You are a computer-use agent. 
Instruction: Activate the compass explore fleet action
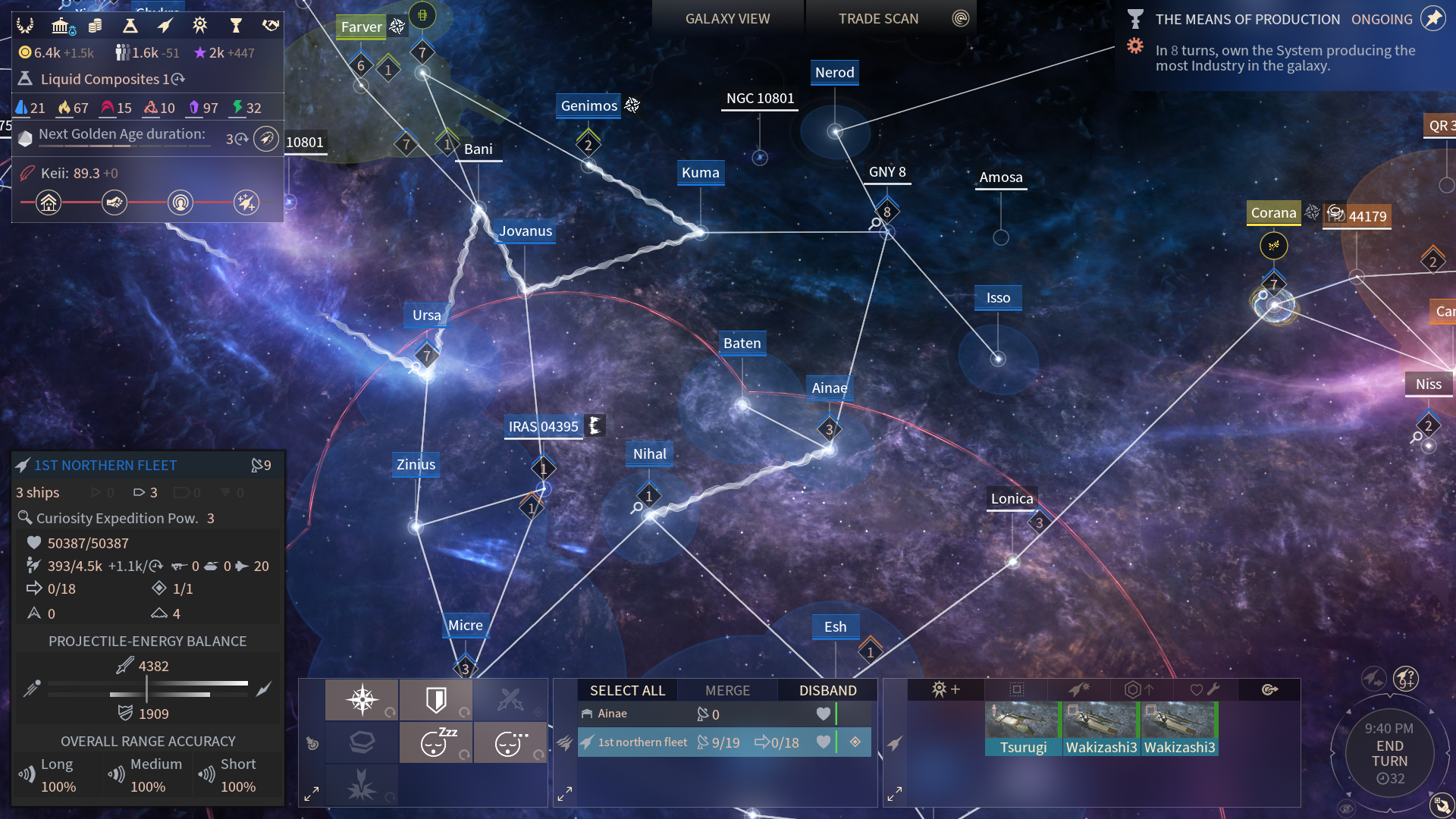point(362,699)
